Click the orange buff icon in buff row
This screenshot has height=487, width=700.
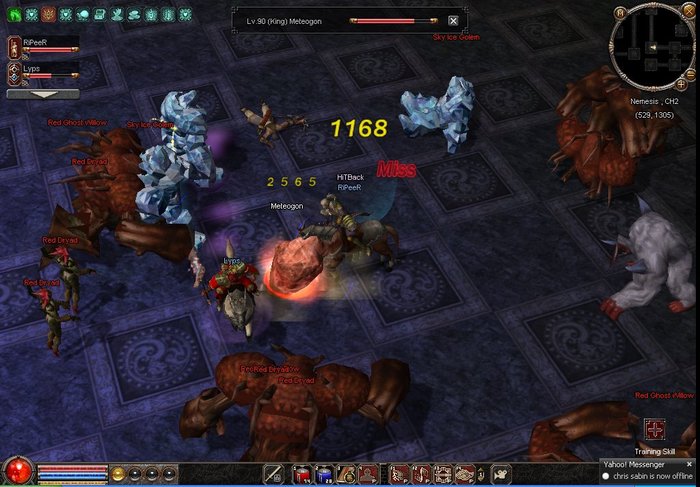pyautogui.click(x=48, y=15)
